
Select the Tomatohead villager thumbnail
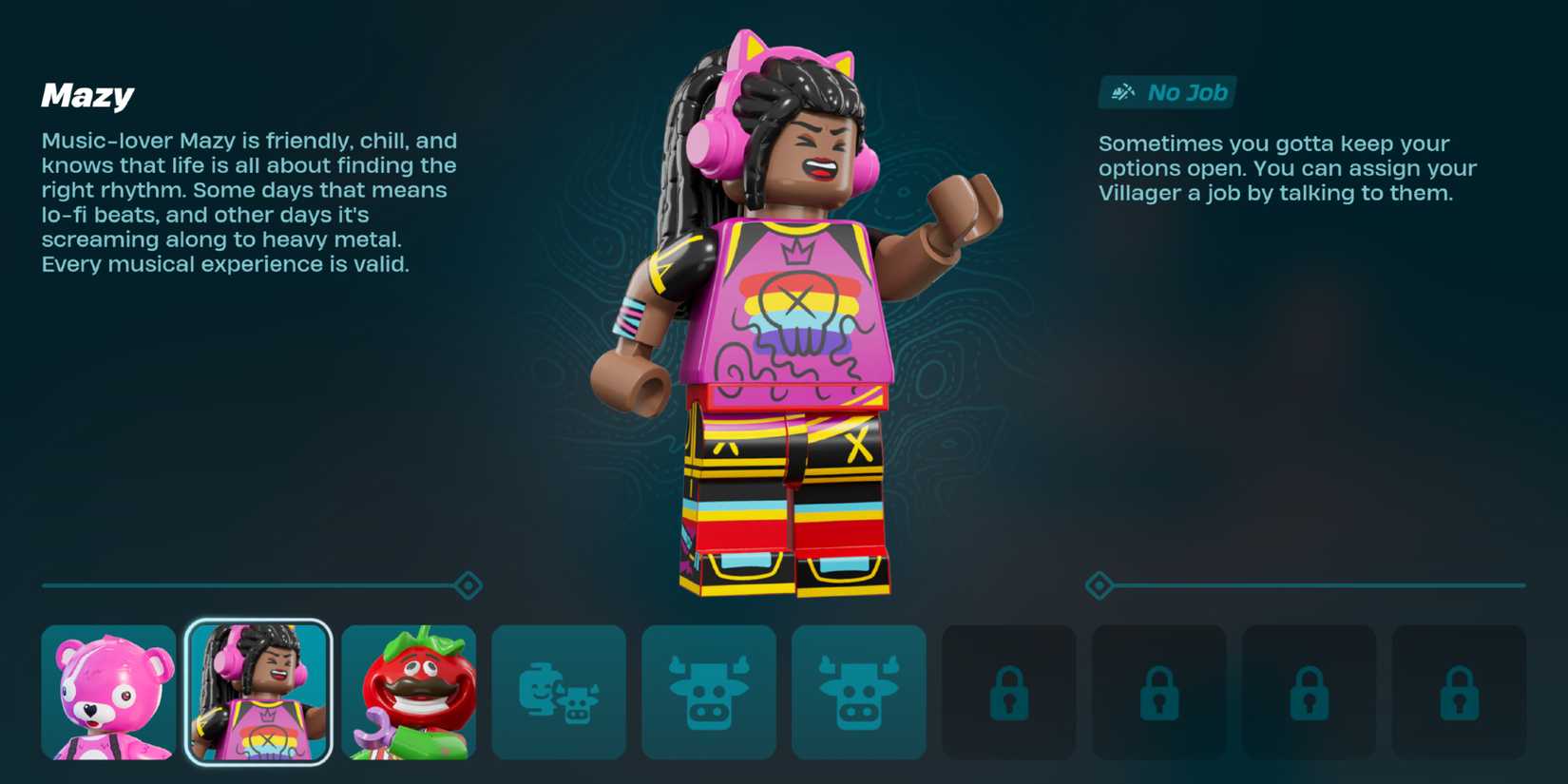(409, 692)
